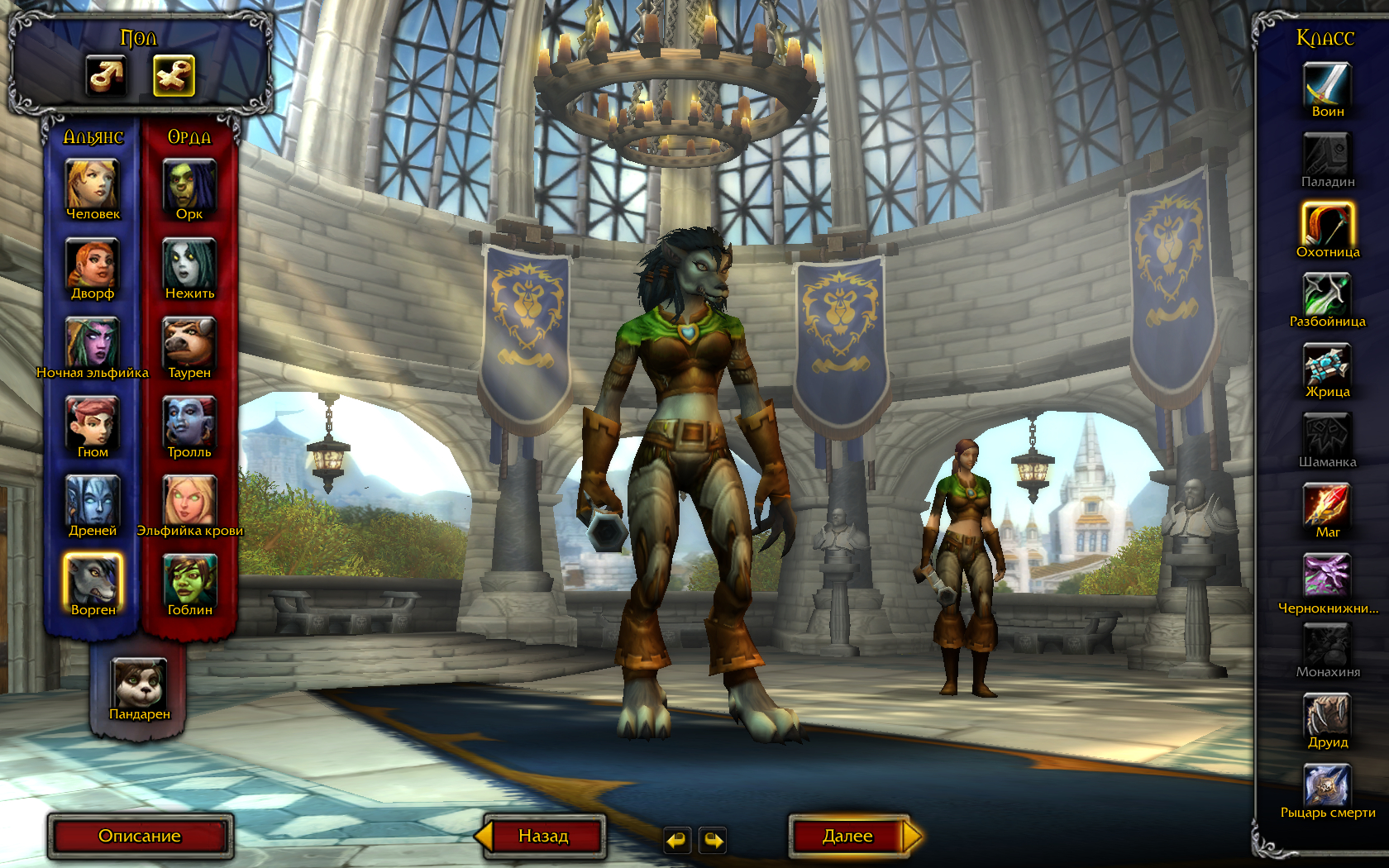The width and height of the screenshot is (1389, 868).
Task: Select the Таурен race
Action: click(189, 343)
